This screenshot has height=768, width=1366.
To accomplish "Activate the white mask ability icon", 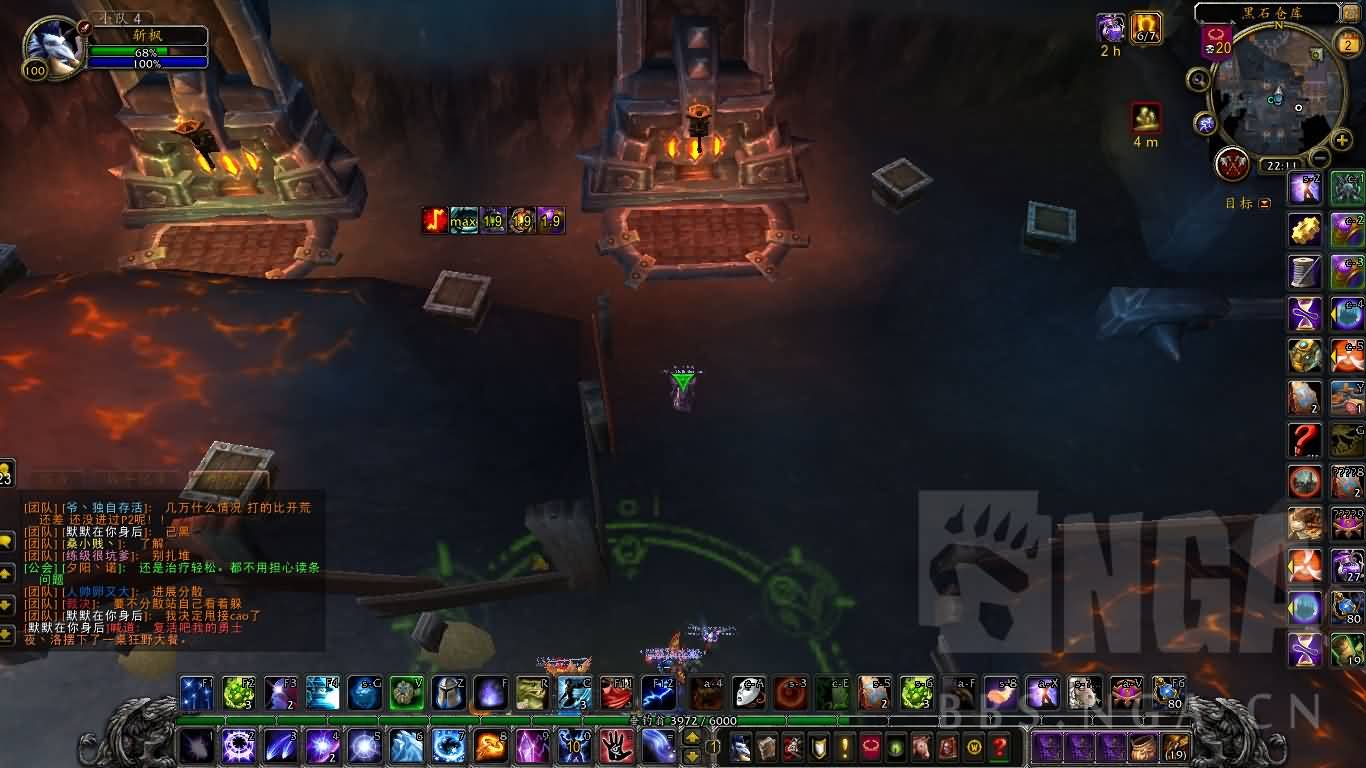I will 749,693.
